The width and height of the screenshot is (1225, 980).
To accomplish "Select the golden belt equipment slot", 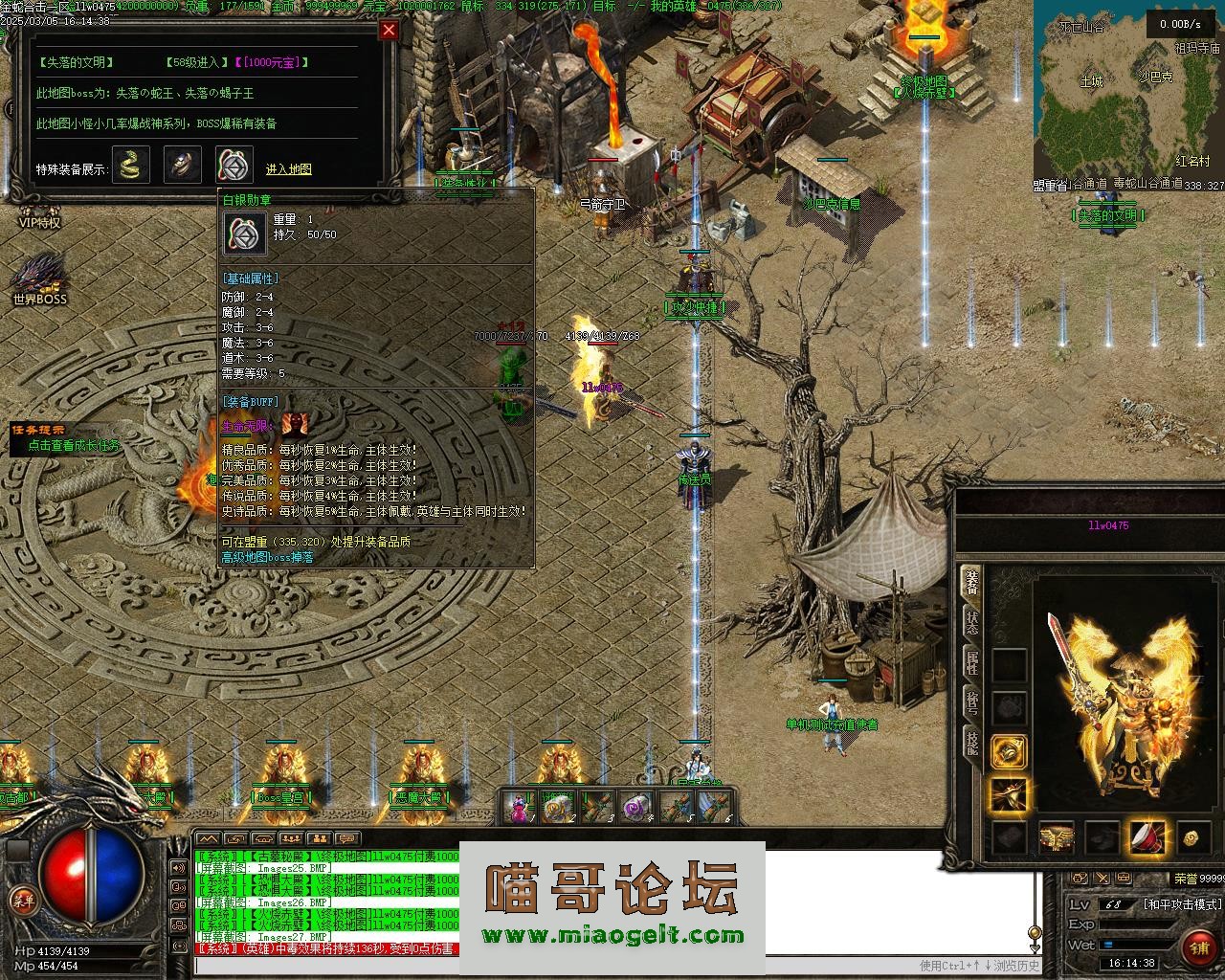I will (1057, 837).
